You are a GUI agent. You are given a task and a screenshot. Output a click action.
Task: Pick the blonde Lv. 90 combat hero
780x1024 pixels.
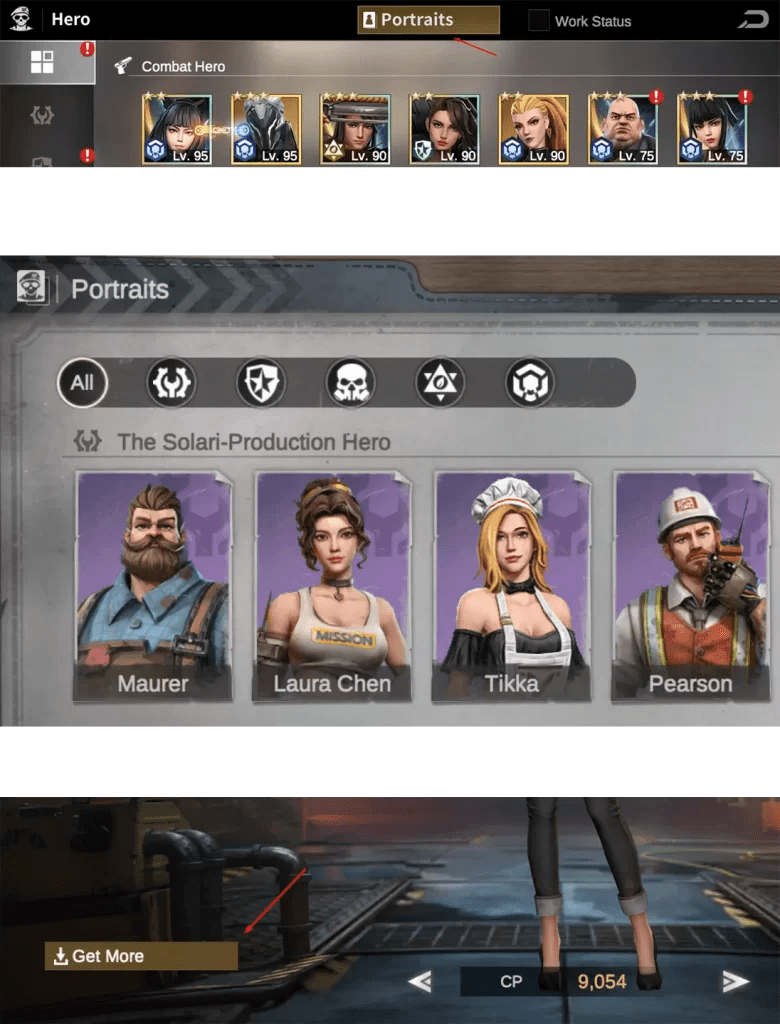[x=533, y=129]
